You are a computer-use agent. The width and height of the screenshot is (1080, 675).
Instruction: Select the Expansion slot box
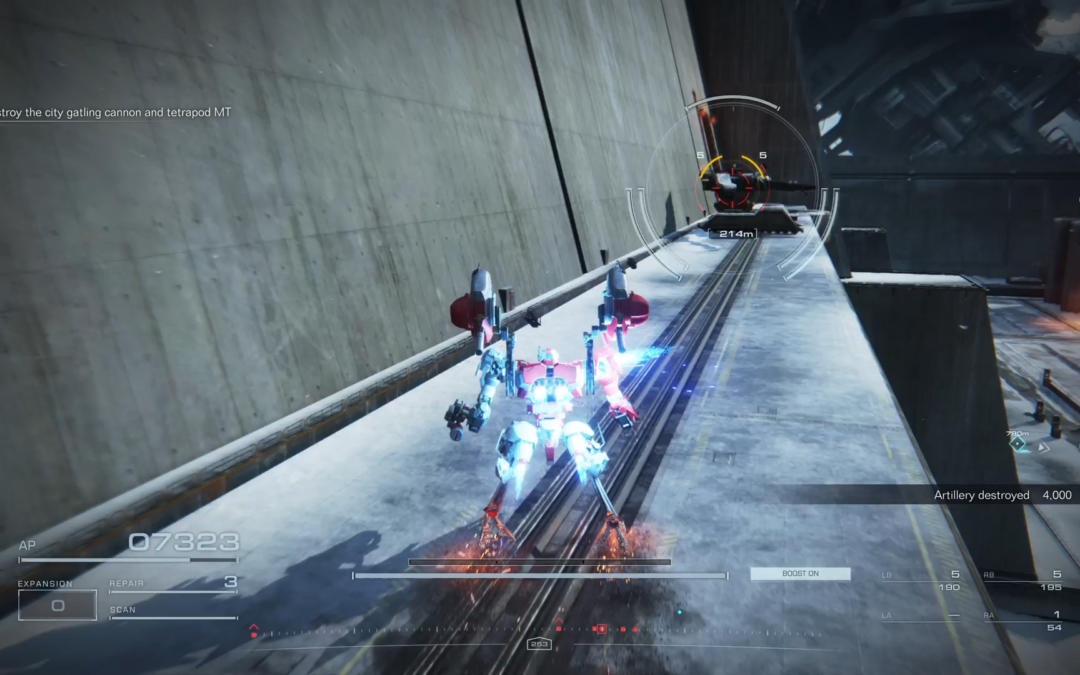pos(57,605)
